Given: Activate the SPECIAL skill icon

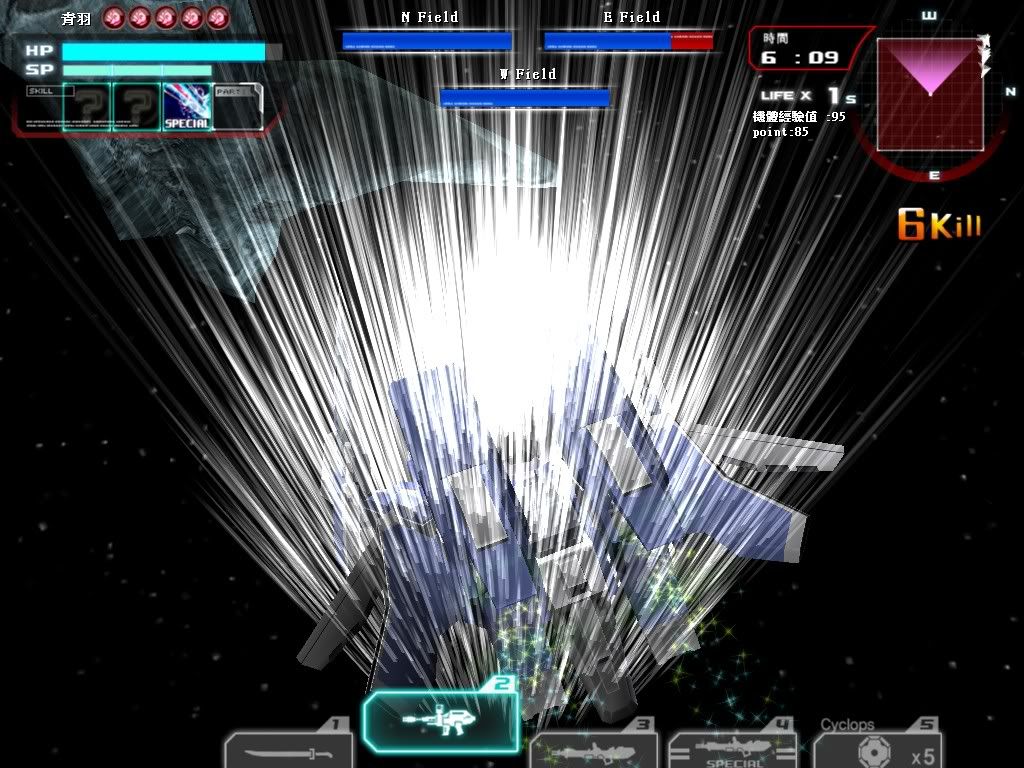Looking at the screenshot, I should pos(187,107).
